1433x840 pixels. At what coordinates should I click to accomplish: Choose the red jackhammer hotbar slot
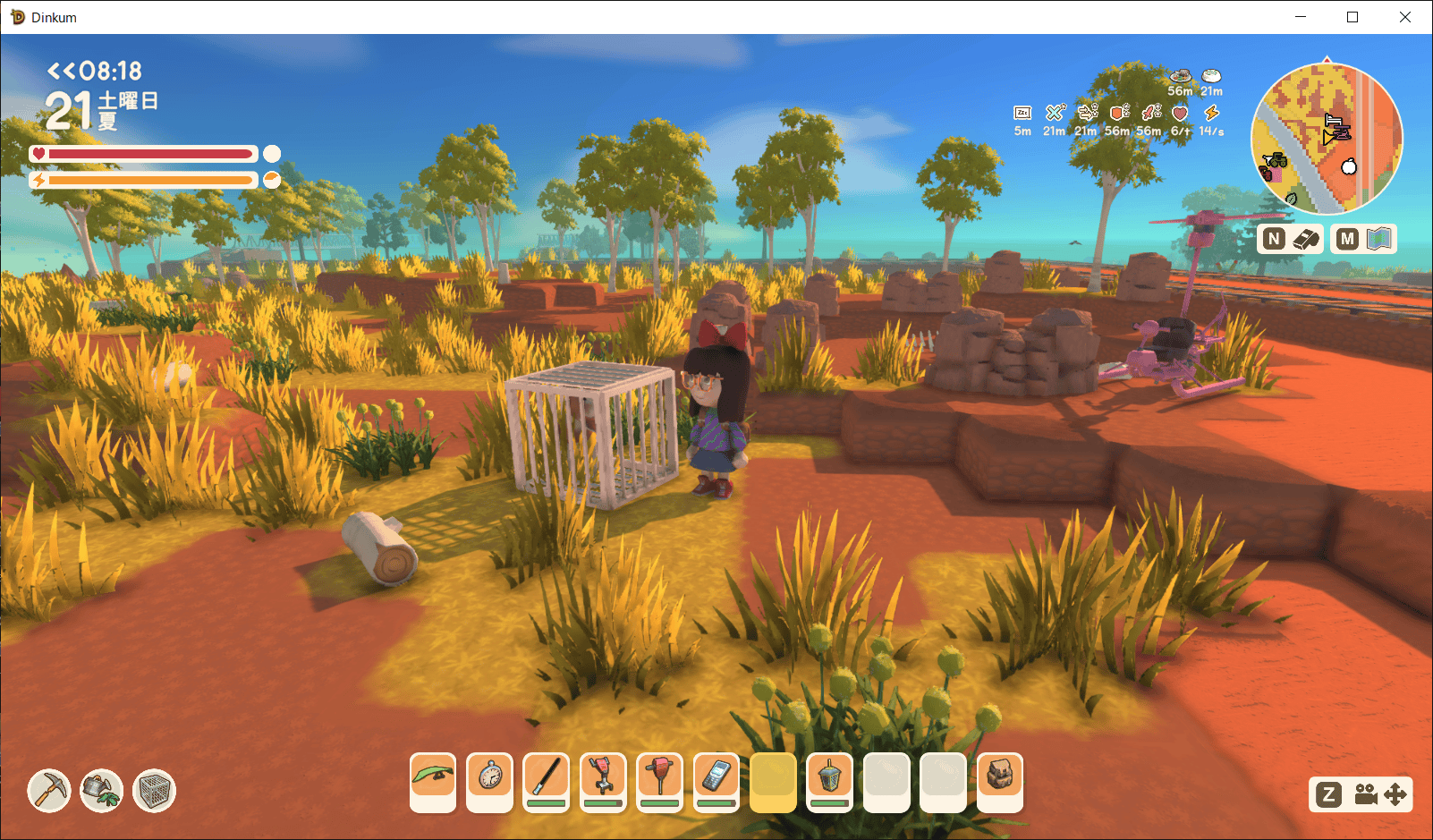pos(660,780)
